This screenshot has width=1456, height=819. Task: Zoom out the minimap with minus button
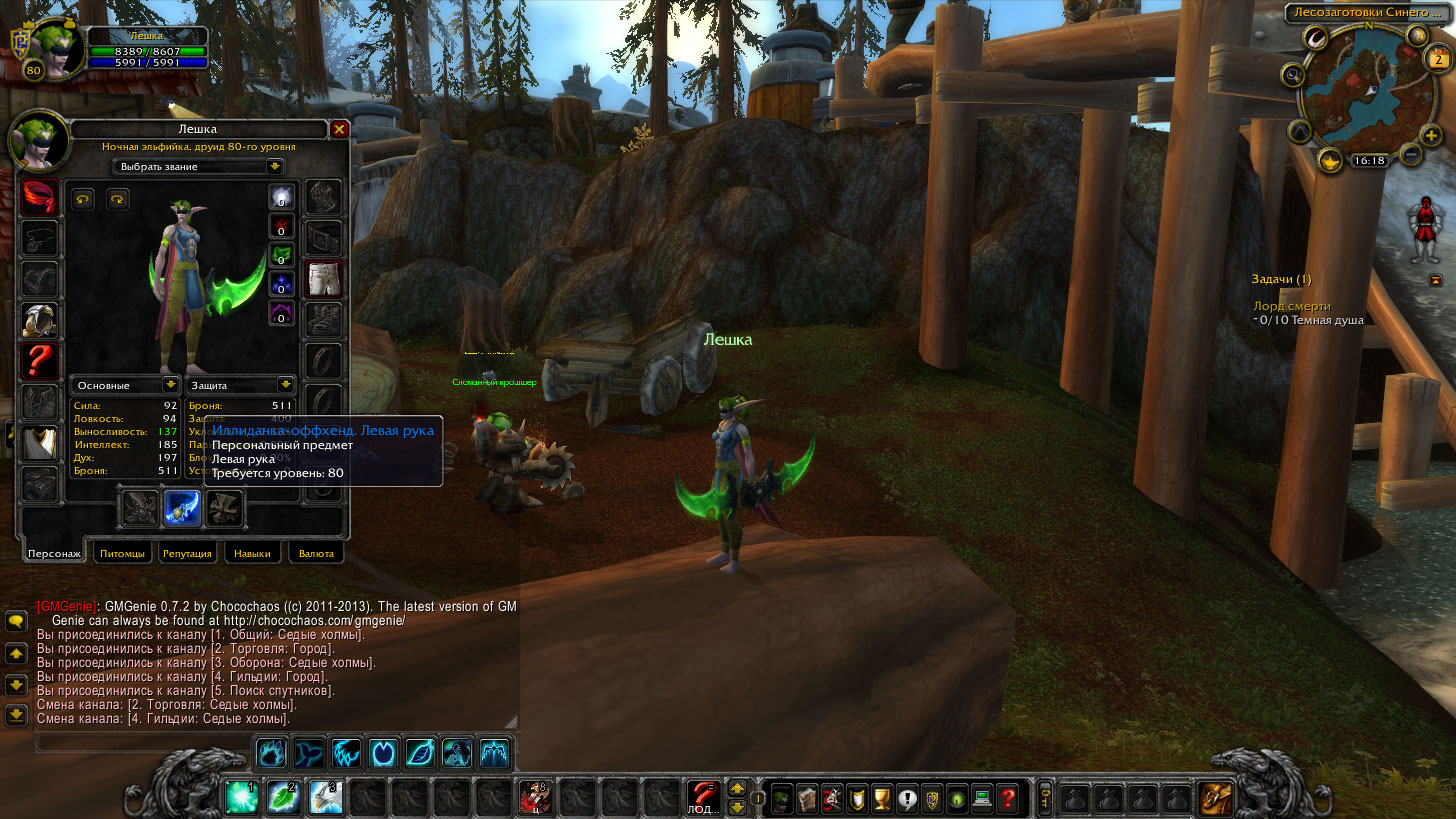coord(1411,155)
